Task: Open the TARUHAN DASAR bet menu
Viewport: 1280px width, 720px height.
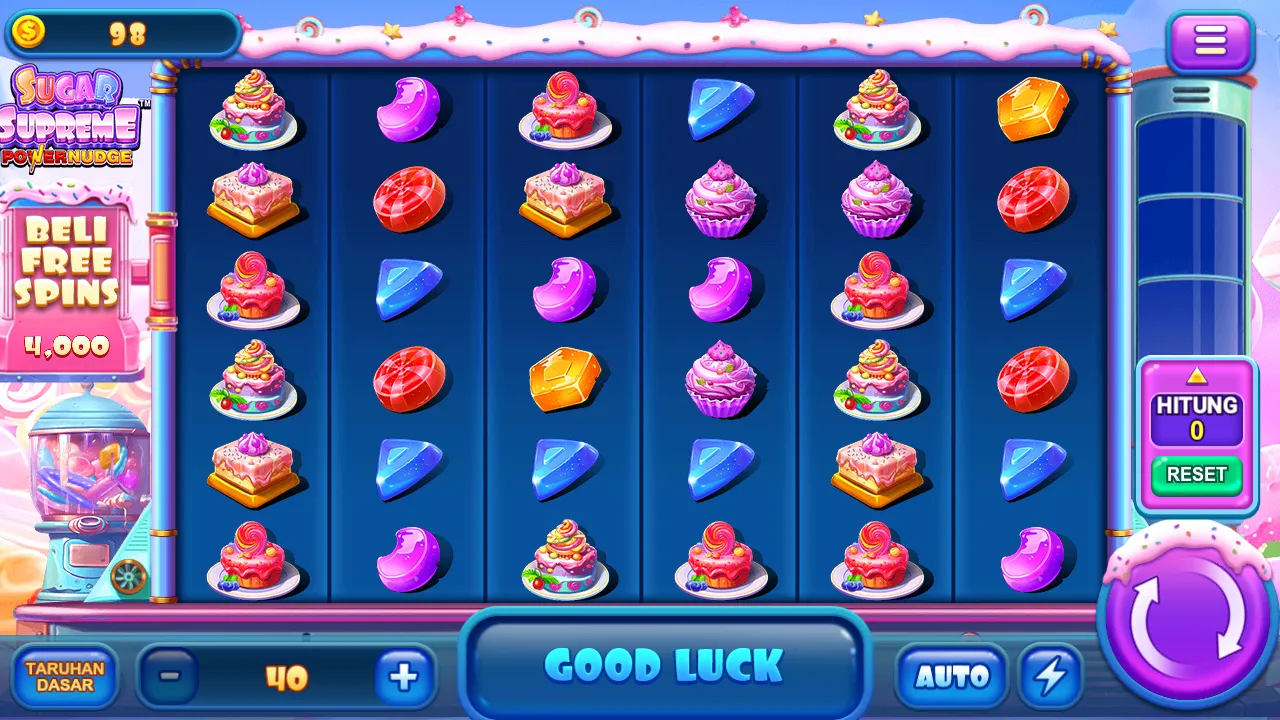Action: click(65, 678)
